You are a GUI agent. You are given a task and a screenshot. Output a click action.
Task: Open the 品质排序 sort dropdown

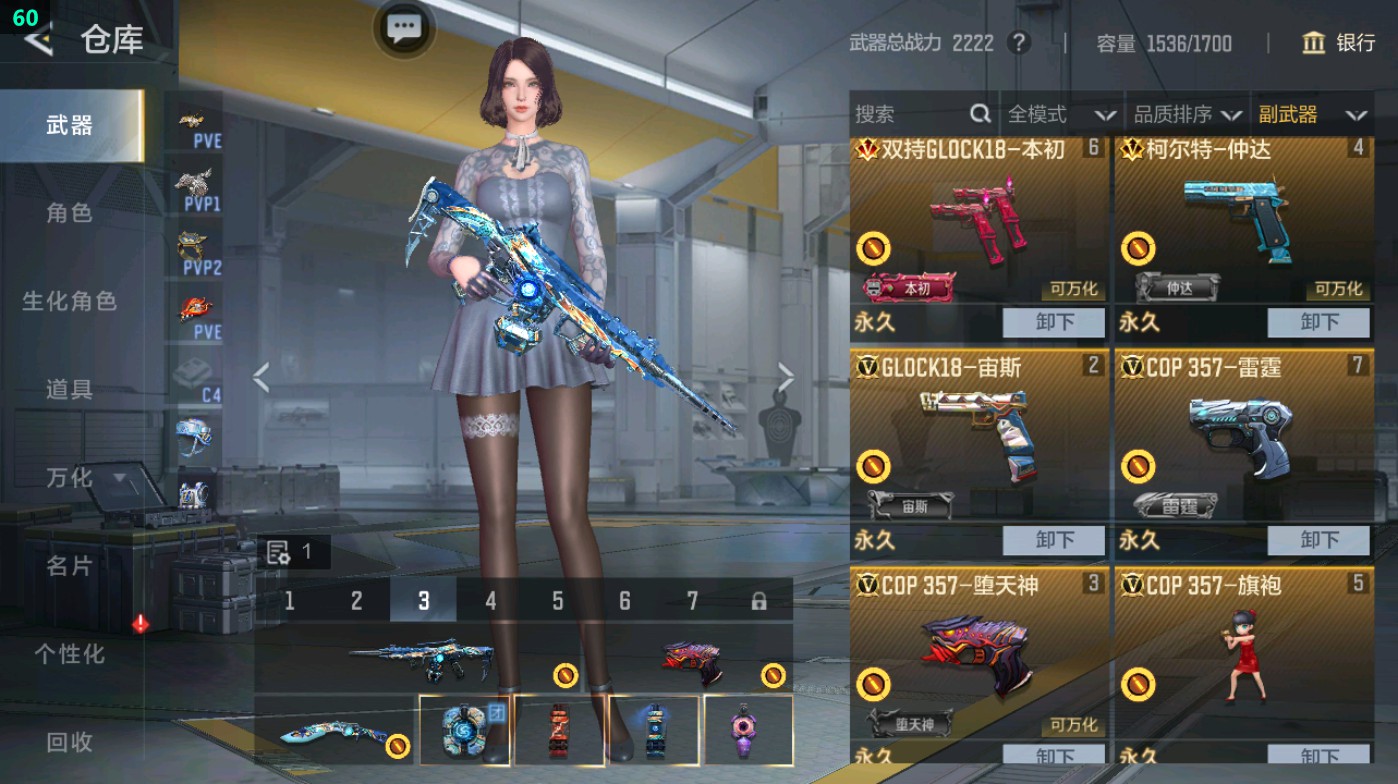pos(1187,115)
